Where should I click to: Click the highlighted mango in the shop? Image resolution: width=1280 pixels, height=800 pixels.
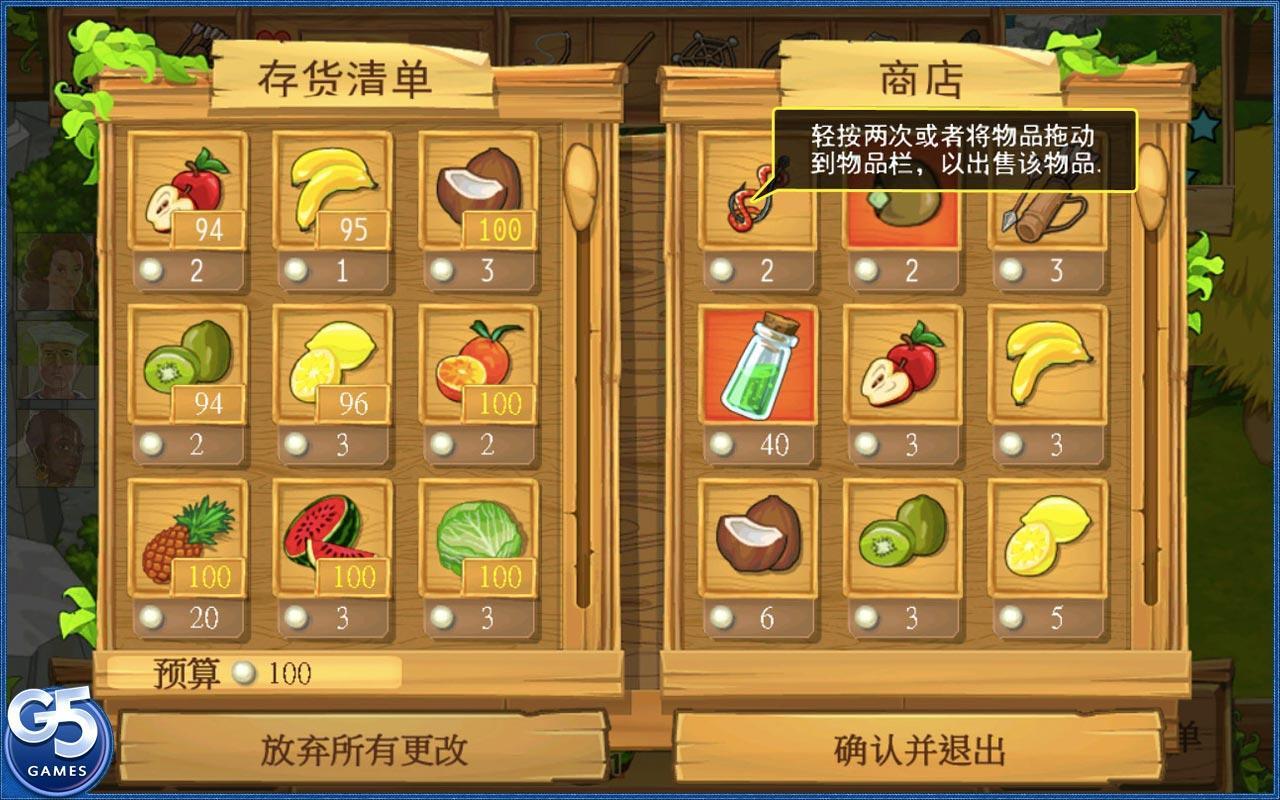905,200
